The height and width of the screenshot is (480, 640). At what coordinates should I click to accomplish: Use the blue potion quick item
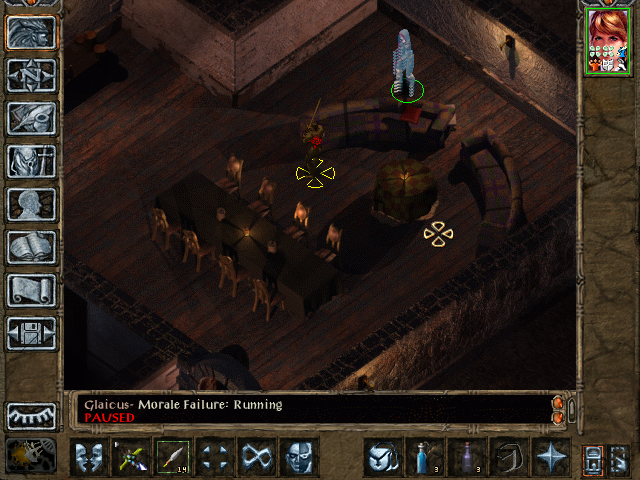coord(424,458)
